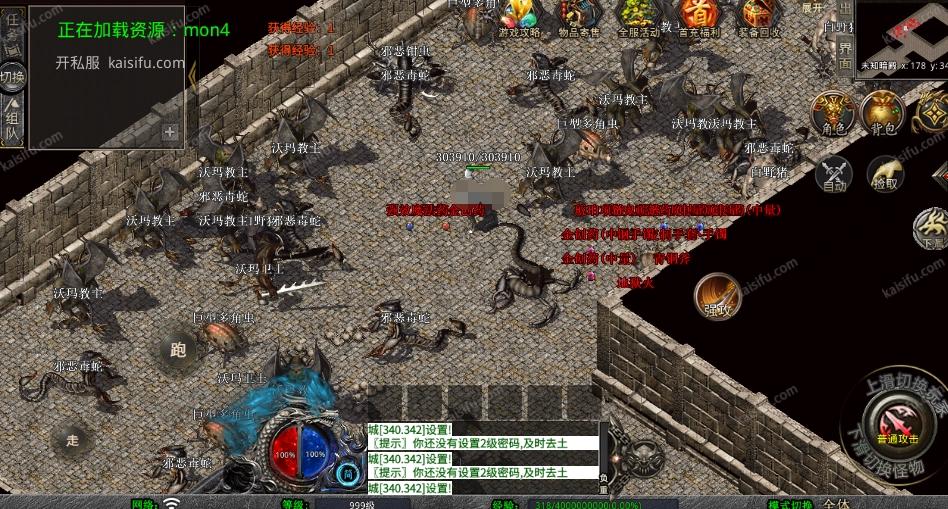948x509 pixels.
Task: Switch to the 组队 team tab
Action: pos(12,120)
